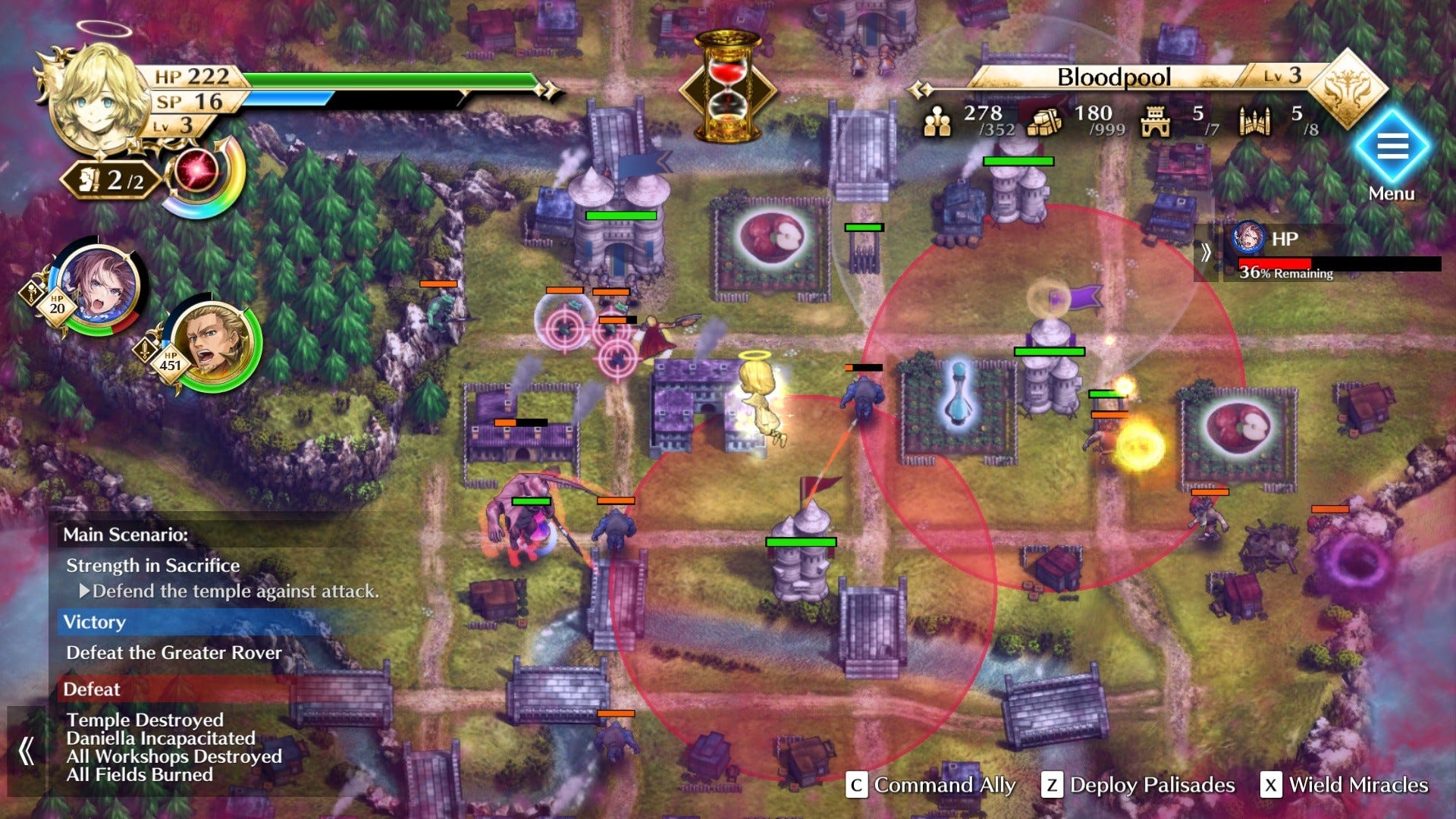Image resolution: width=1456 pixels, height=819 pixels.
Task: Switch to the Victory section of the objectives panel
Action: coord(96,623)
